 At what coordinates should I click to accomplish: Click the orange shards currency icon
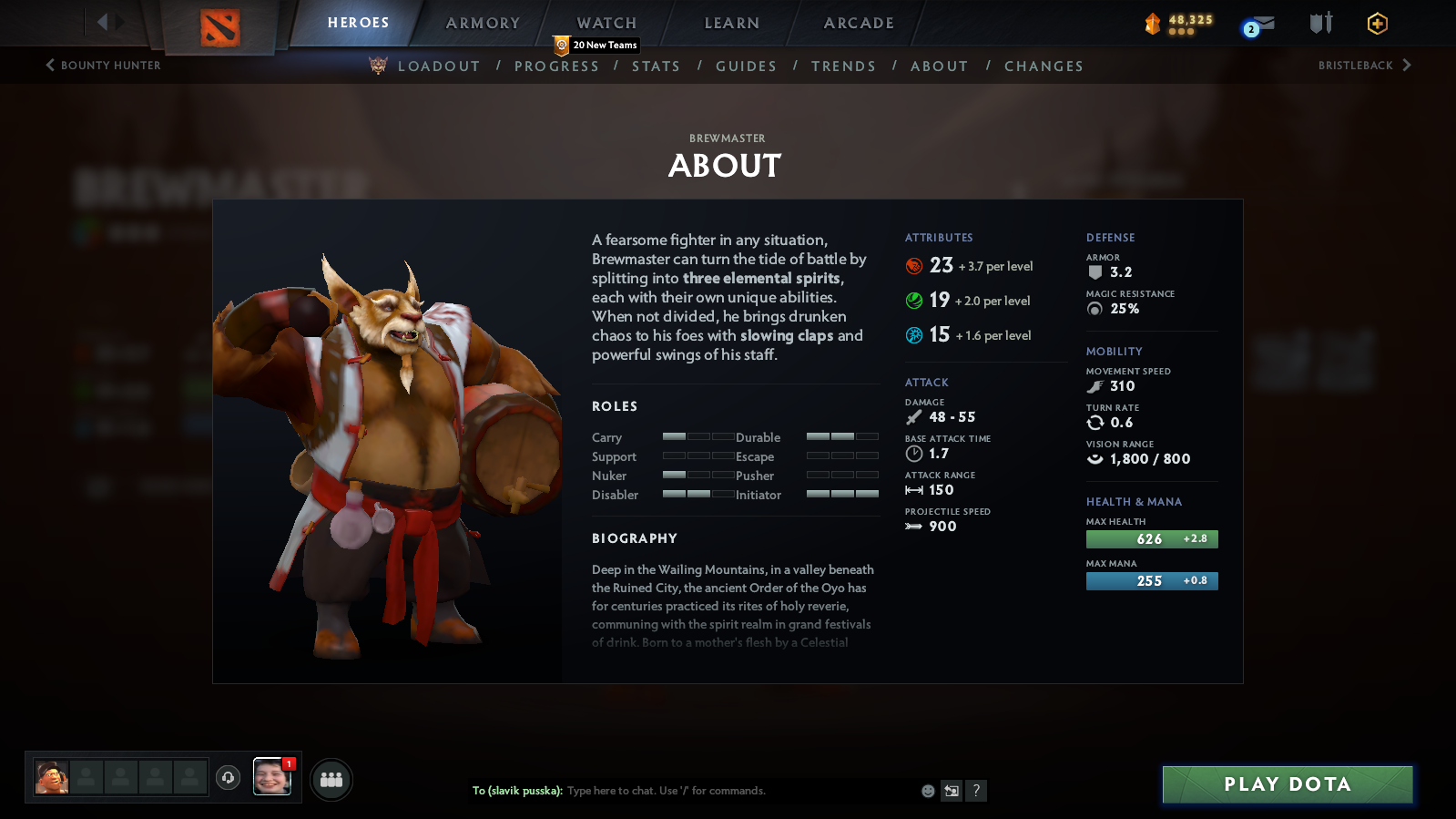coord(1154,22)
